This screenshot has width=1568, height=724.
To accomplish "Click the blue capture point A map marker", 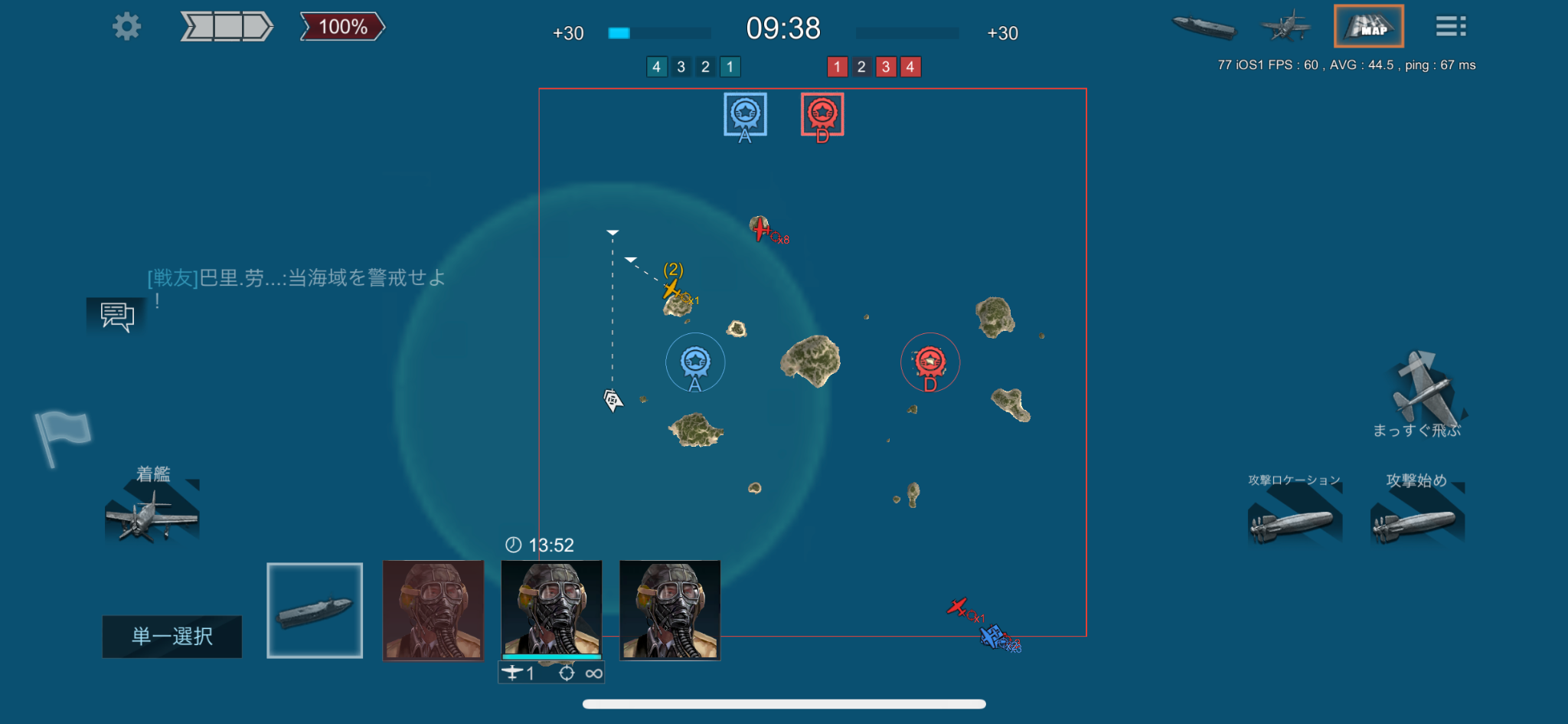I will 695,362.
